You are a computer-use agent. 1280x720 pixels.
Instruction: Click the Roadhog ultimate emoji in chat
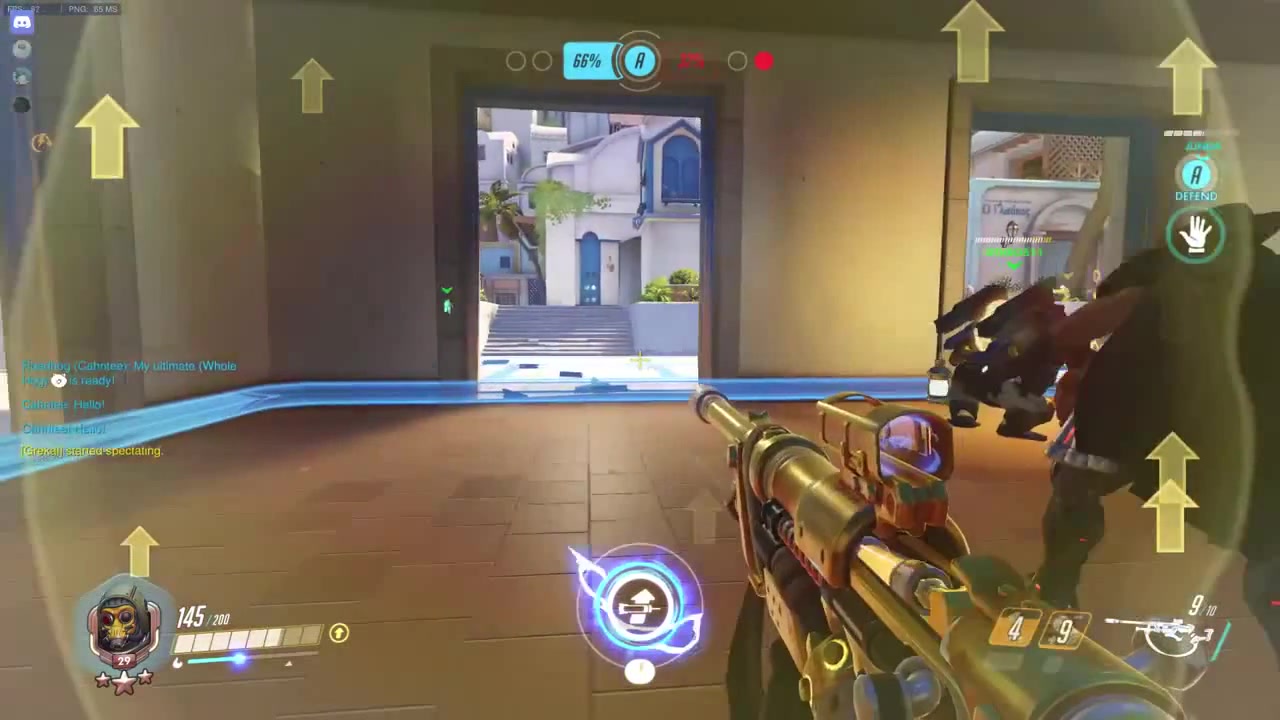click(58, 380)
